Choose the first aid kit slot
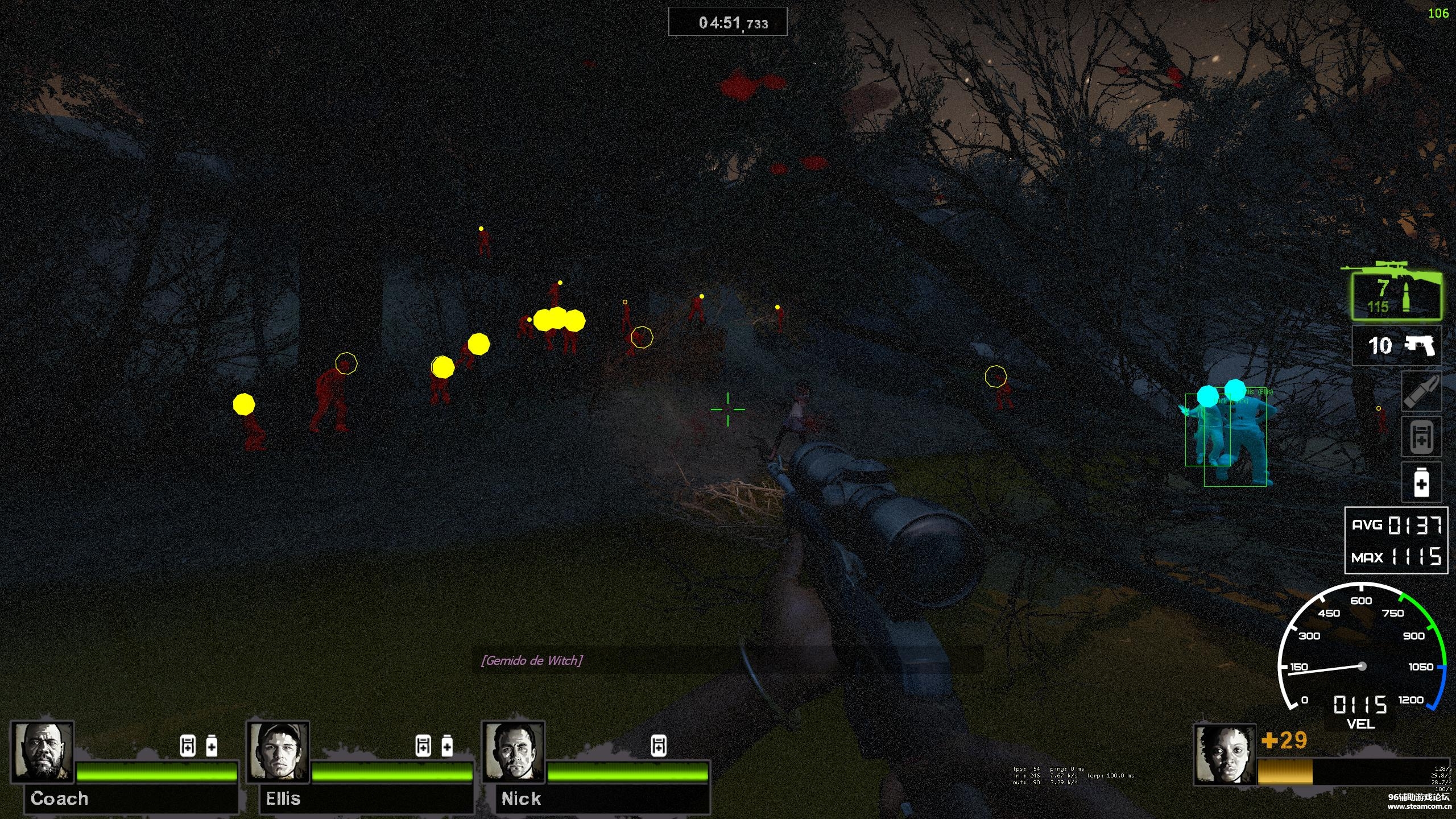The image size is (1456, 819). coord(1421,437)
